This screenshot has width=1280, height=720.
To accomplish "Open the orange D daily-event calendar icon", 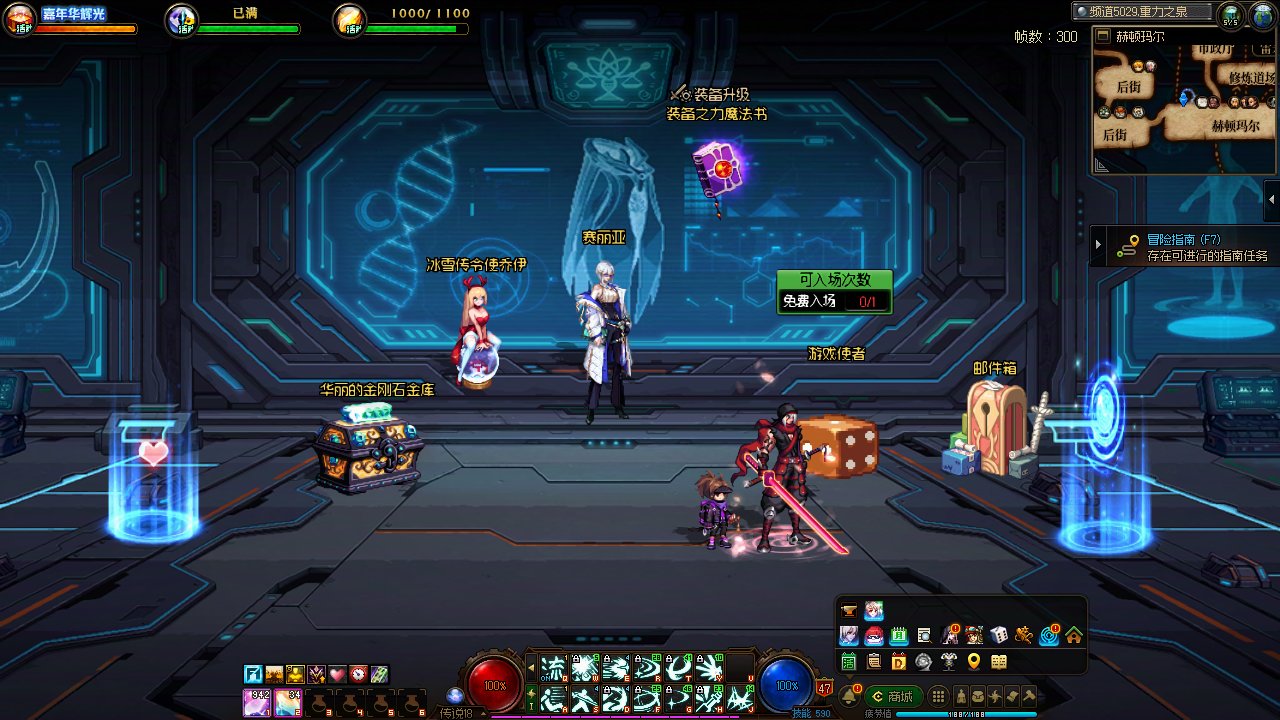I will (898, 663).
